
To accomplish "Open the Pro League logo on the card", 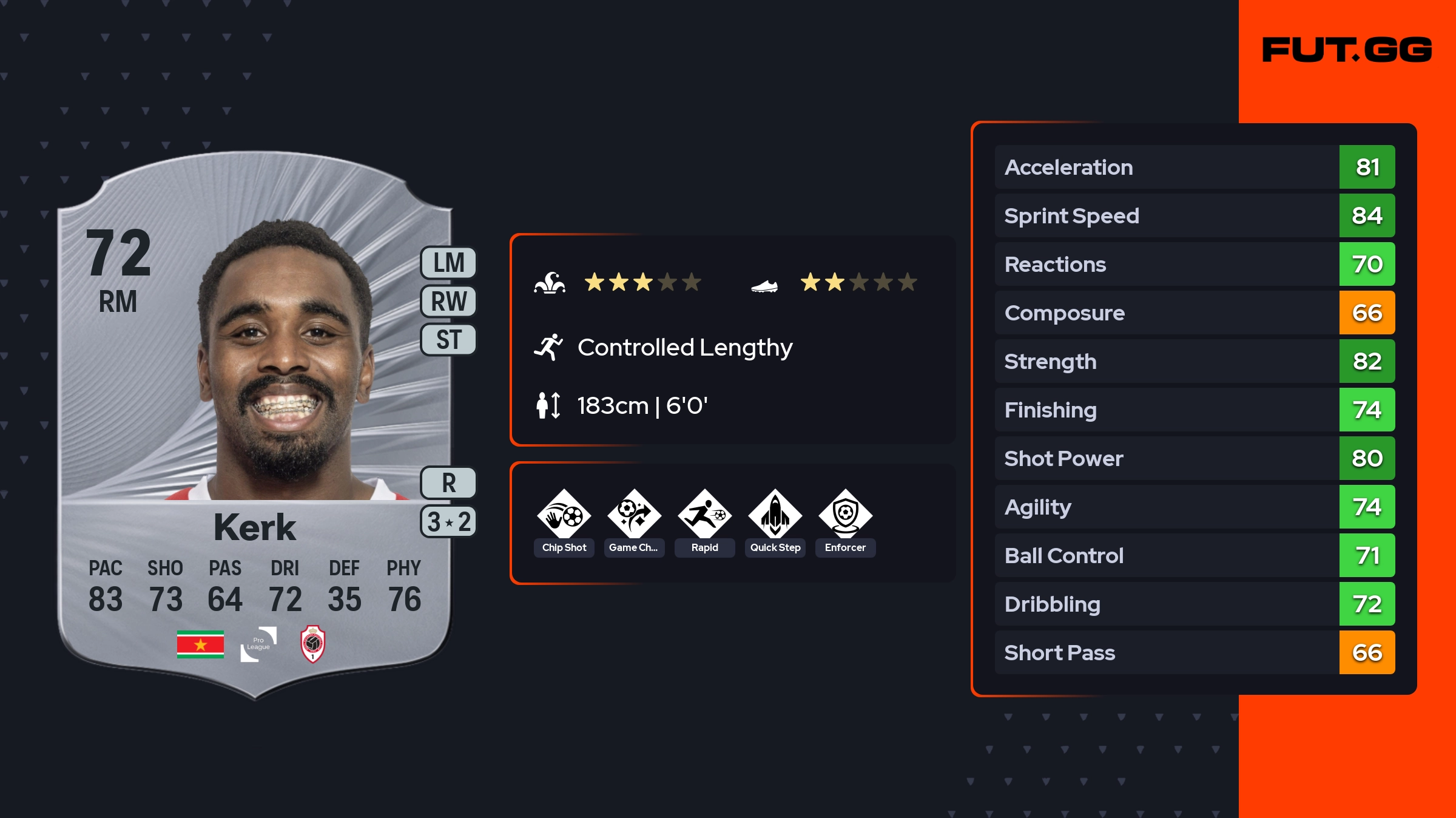I will point(258,644).
